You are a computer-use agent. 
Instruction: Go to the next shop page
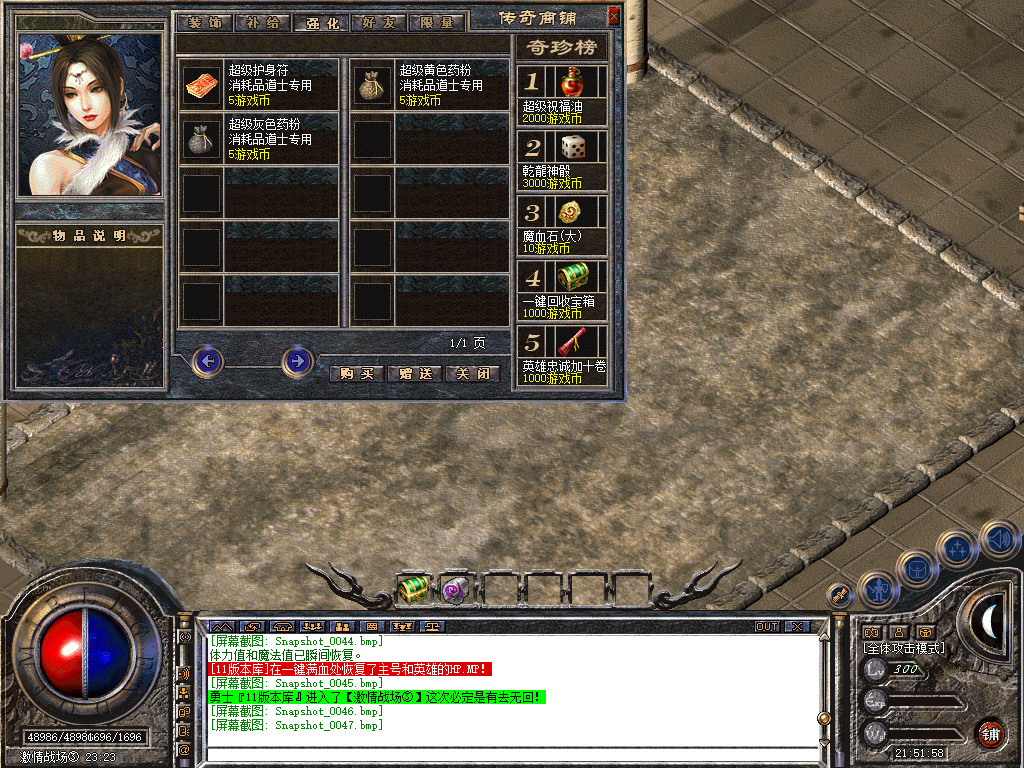(297, 361)
